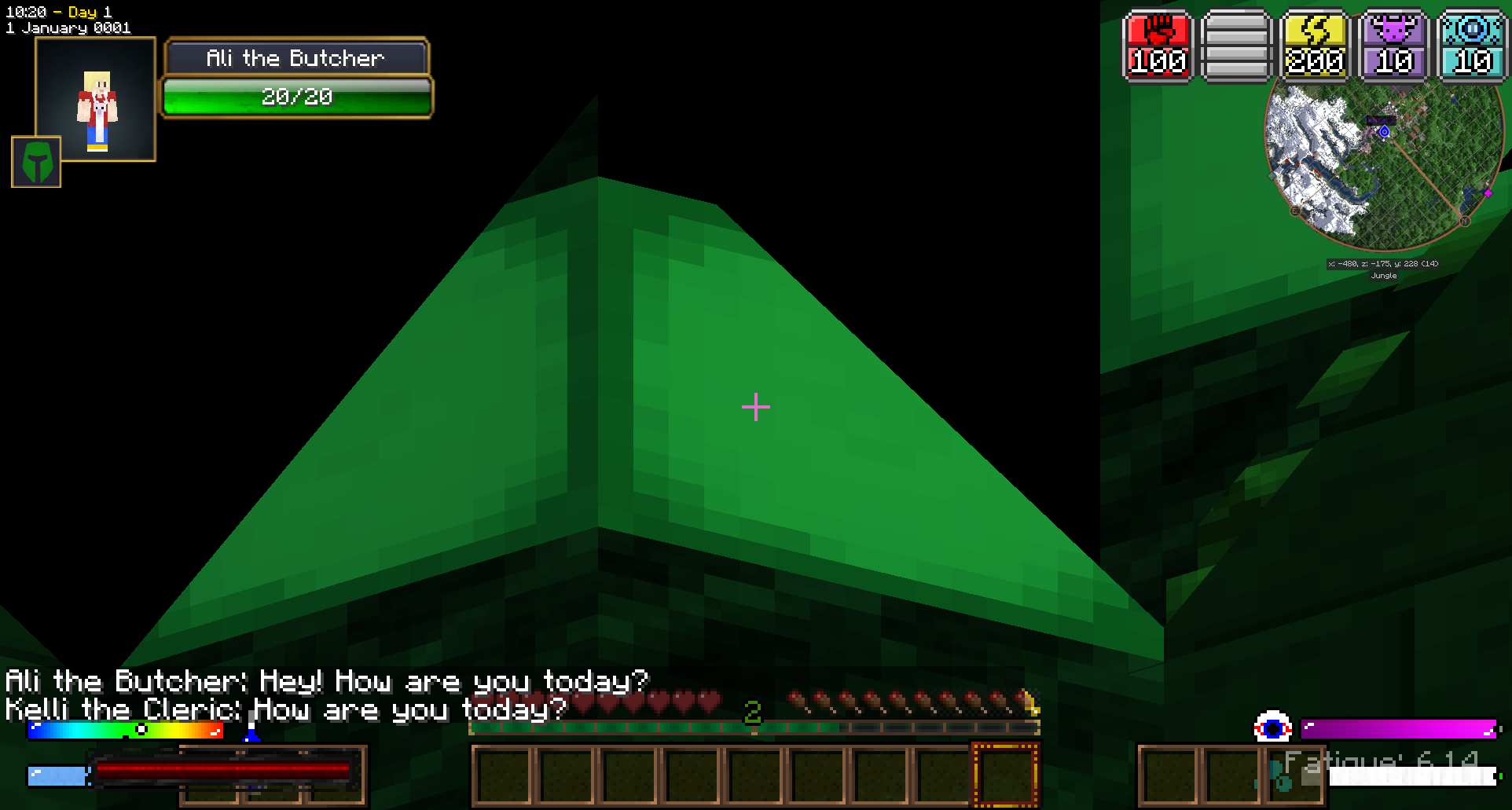Expand the coordinates readout below the minimap
This screenshot has height=810, width=1512.
coord(1382,264)
